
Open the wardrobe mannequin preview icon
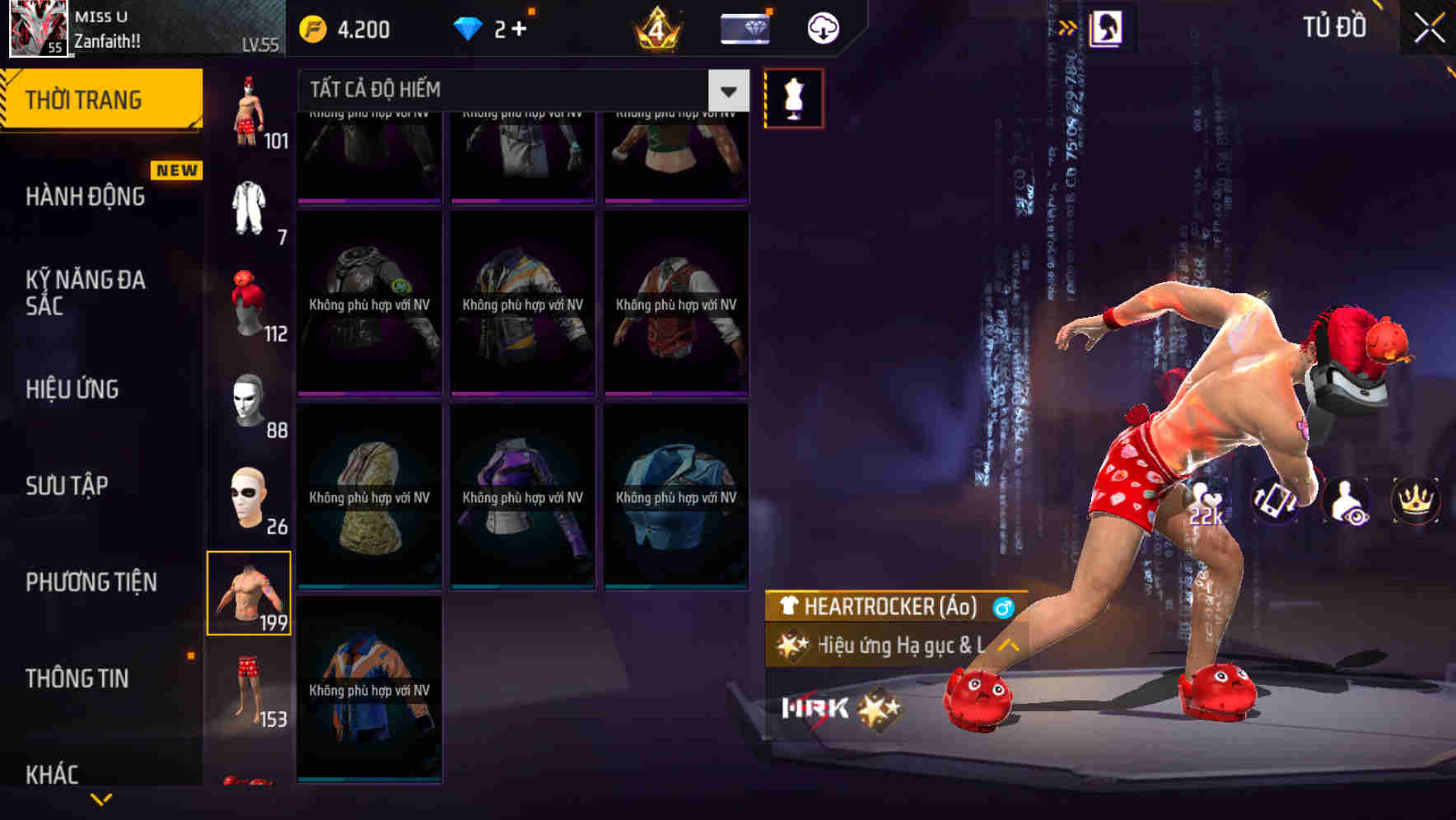point(793,96)
